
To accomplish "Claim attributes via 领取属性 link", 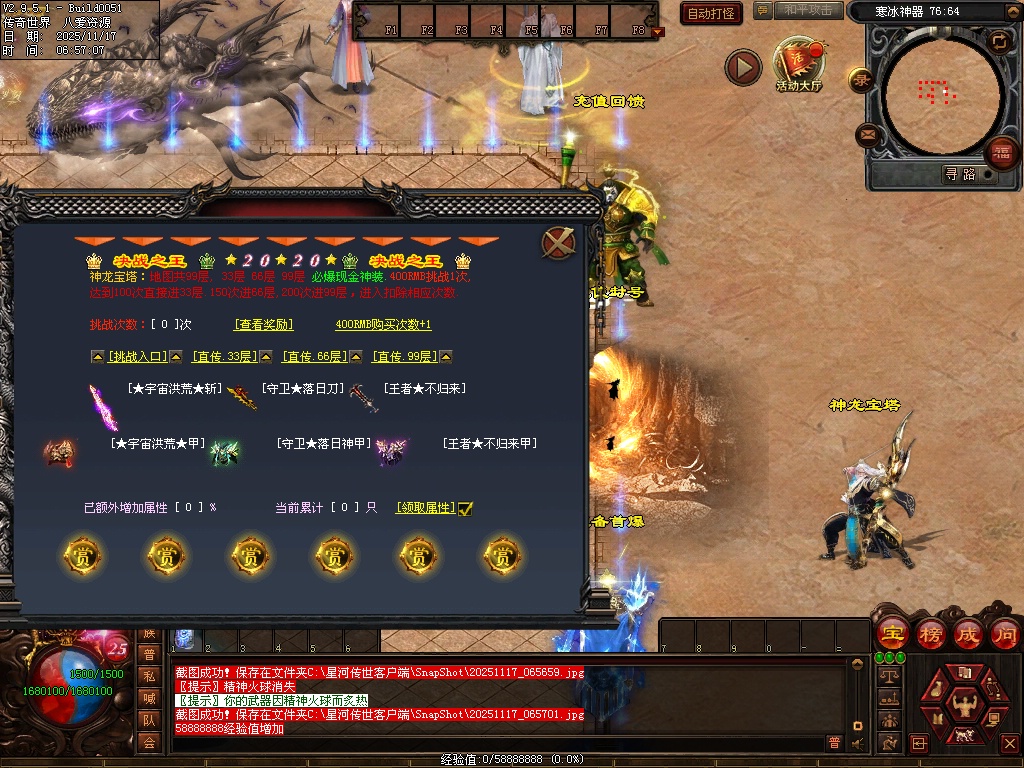I will click(x=425, y=508).
